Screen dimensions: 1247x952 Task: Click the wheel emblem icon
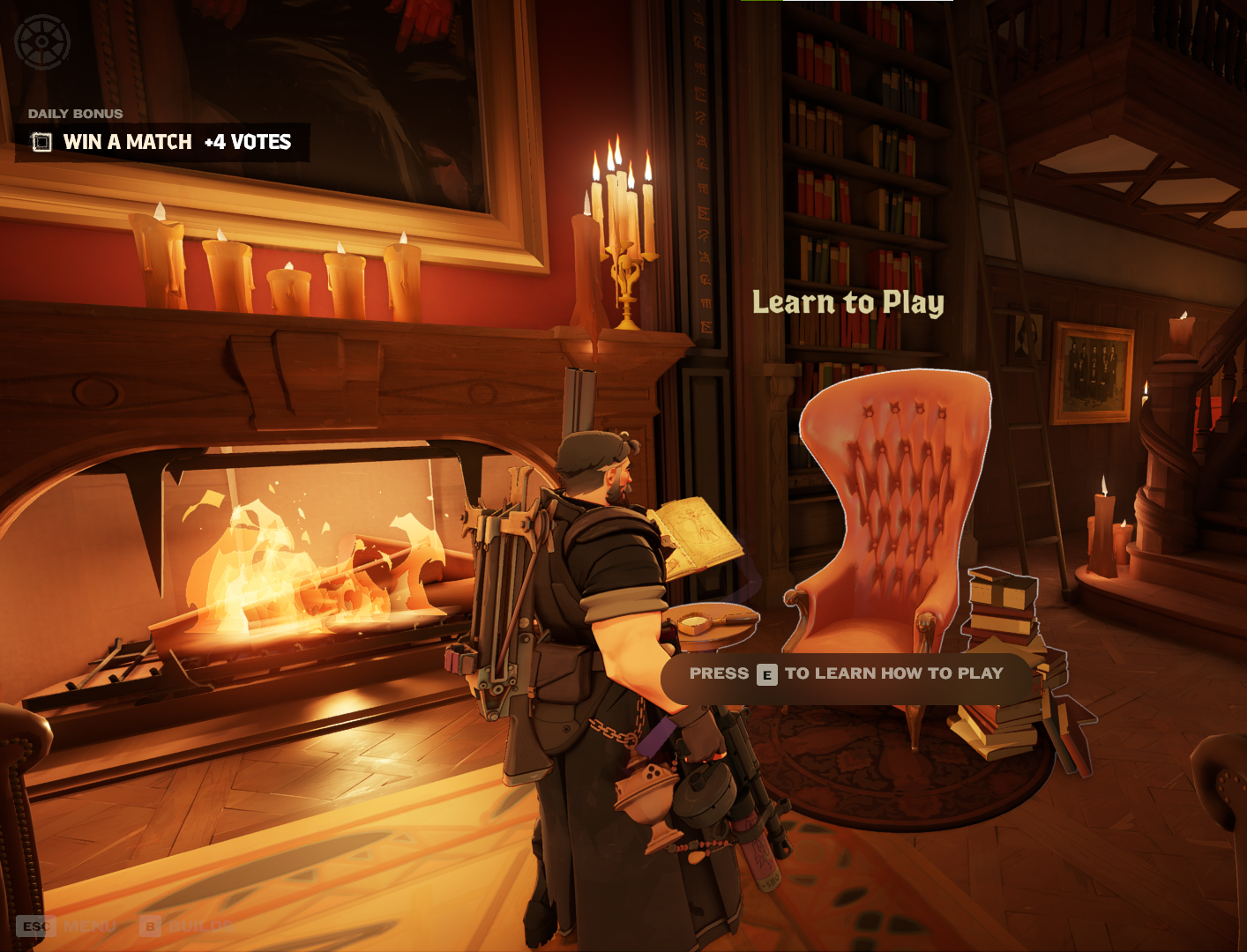tap(42, 41)
